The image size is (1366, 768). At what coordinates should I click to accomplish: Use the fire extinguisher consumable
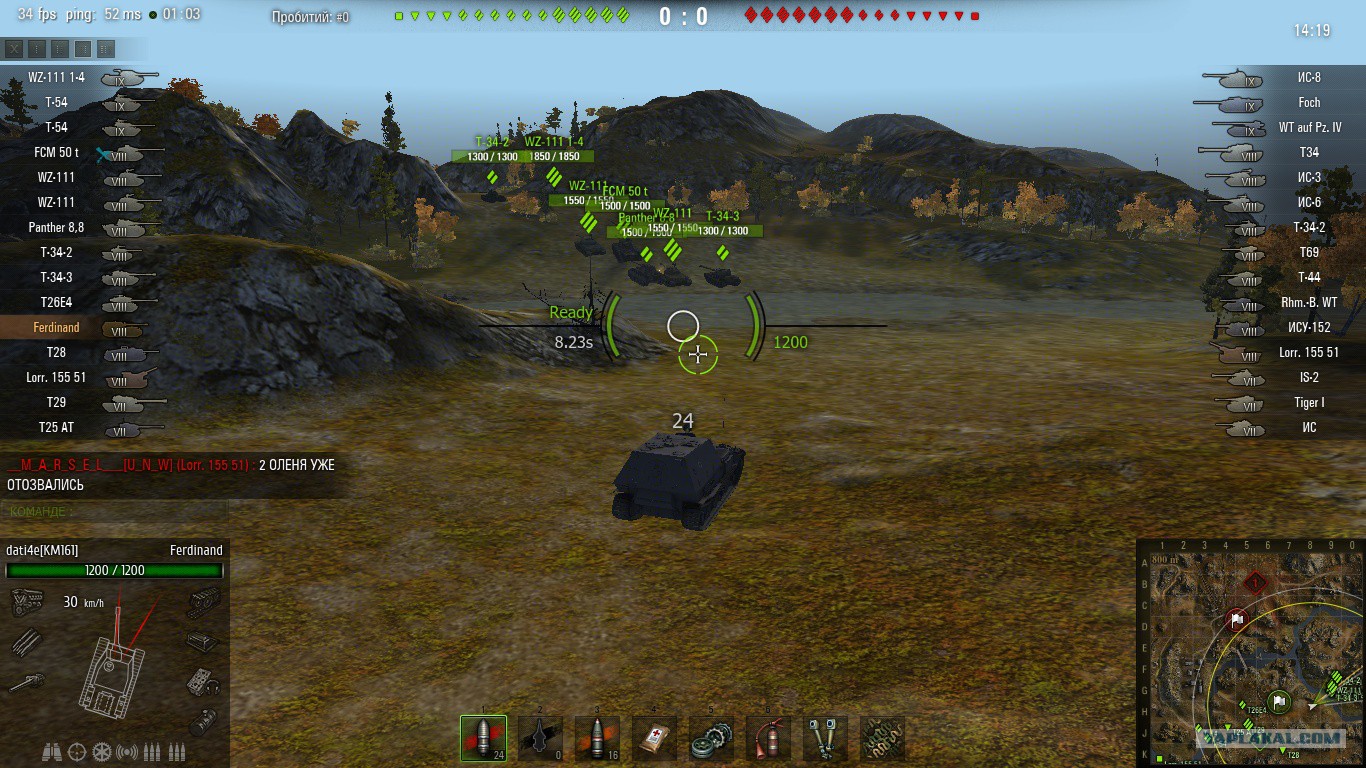coord(768,739)
